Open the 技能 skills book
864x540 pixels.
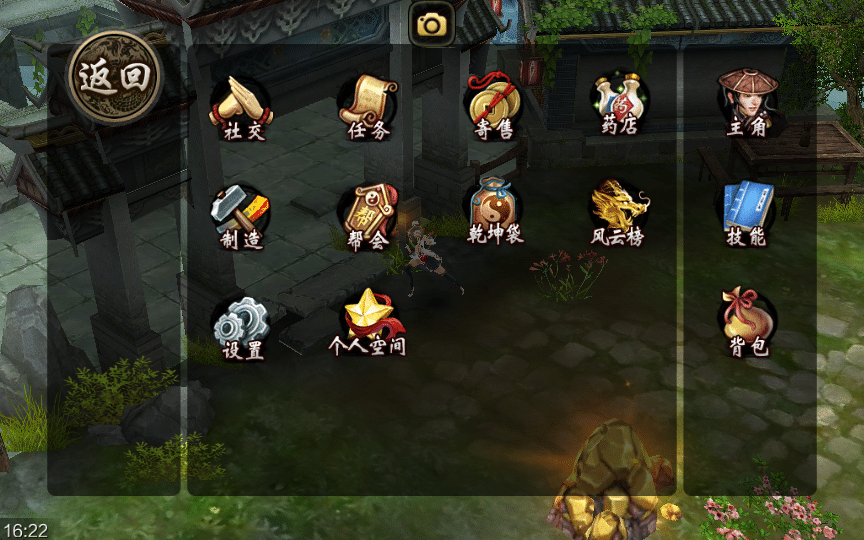(747, 212)
